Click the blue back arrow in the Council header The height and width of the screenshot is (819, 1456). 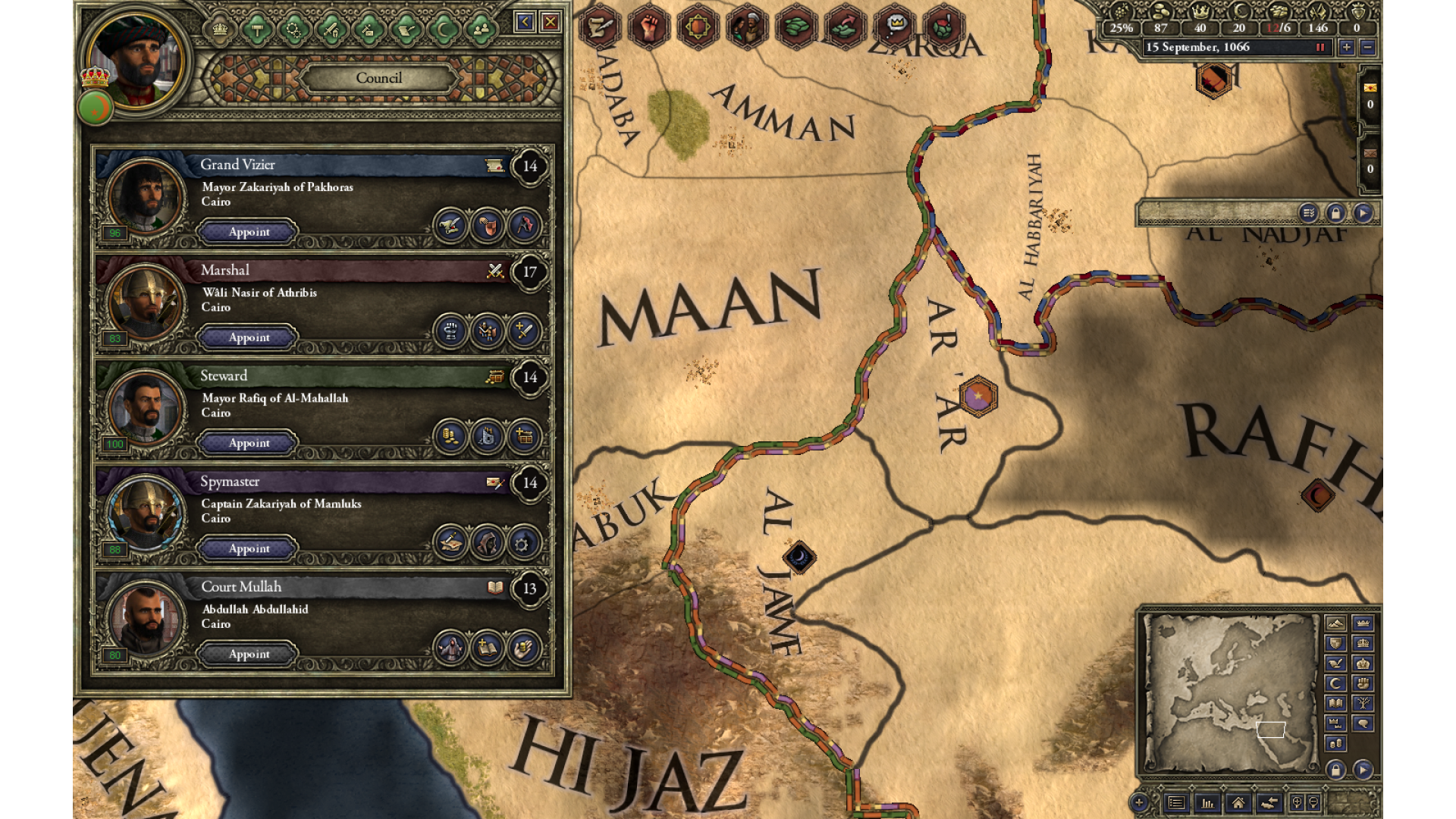(x=524, y=22)
